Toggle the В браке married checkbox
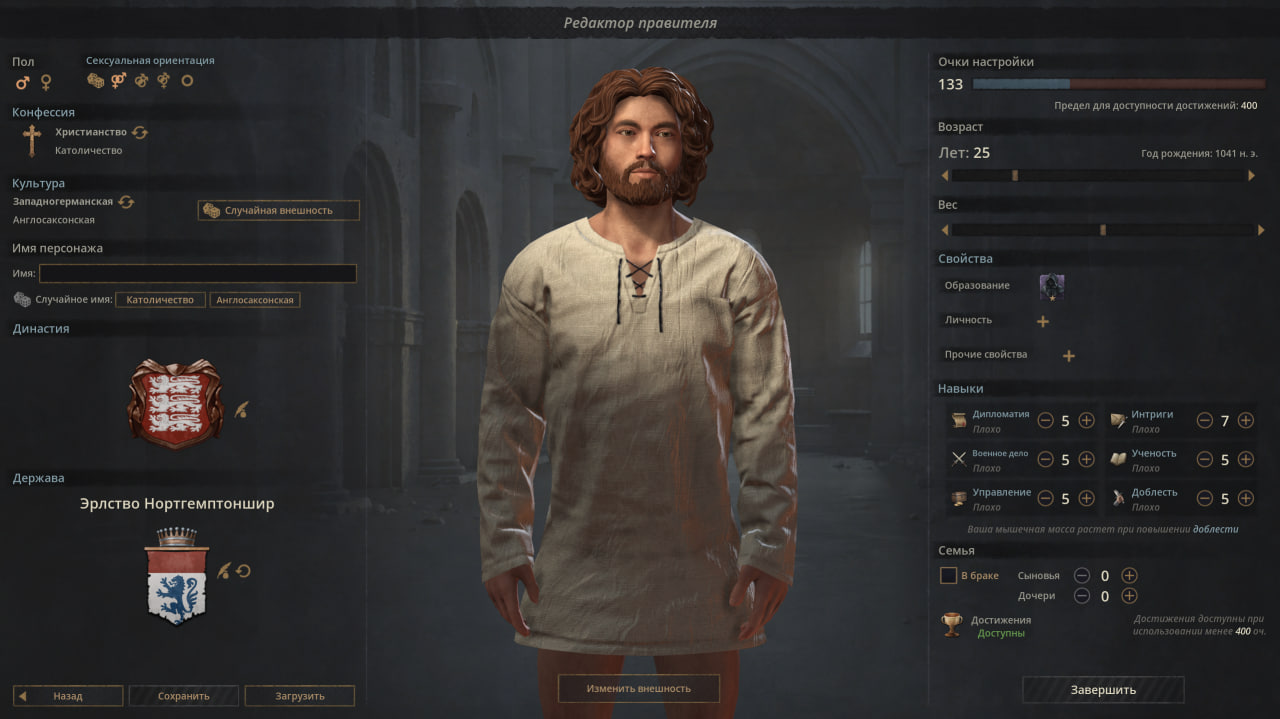The height and width of the screenshot is (719, 1280). coord(948,575)
